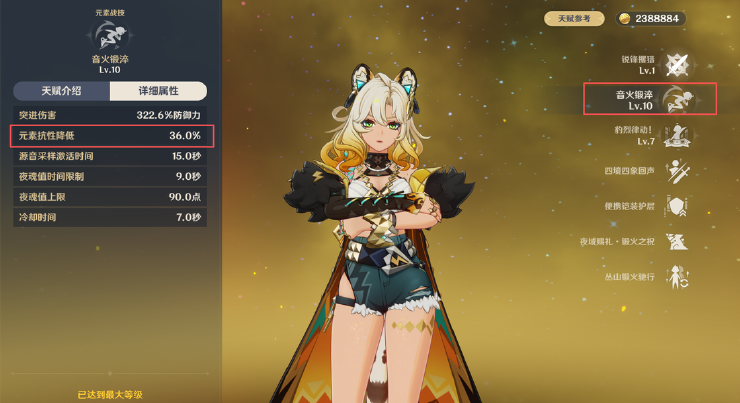
Task: Select the 便携铠装护层 passive talent
Action: [x=680, y=206]
